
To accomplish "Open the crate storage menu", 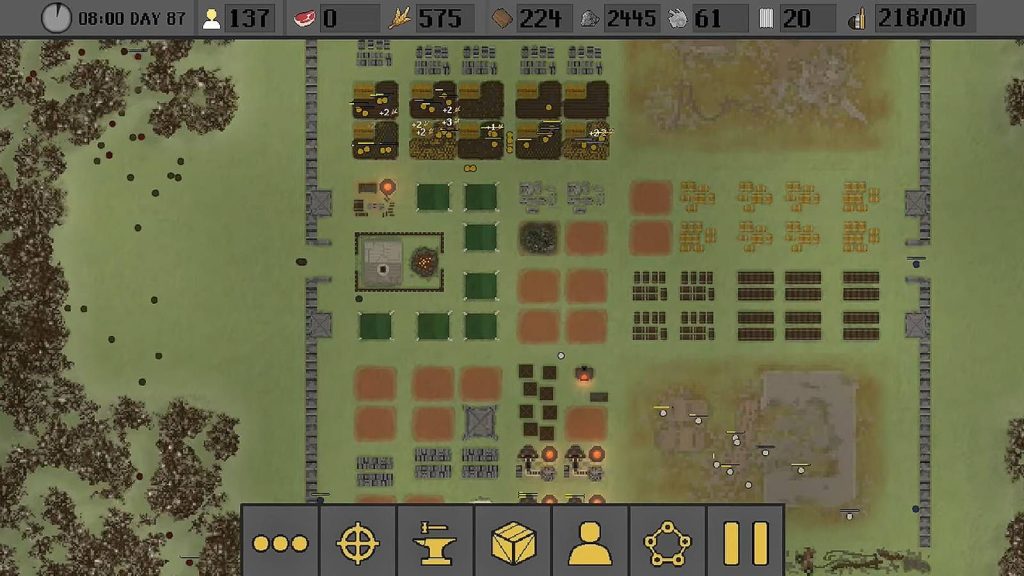I will pos(513,543).
